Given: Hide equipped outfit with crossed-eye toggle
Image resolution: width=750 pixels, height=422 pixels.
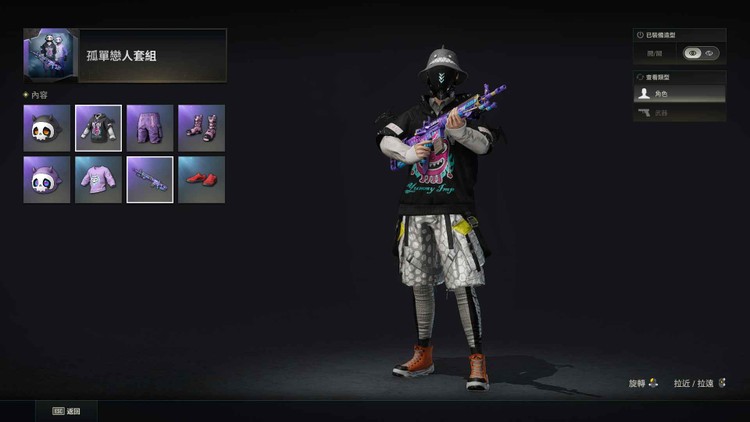Looking at the screenshot, I should (x=709, y=53).
